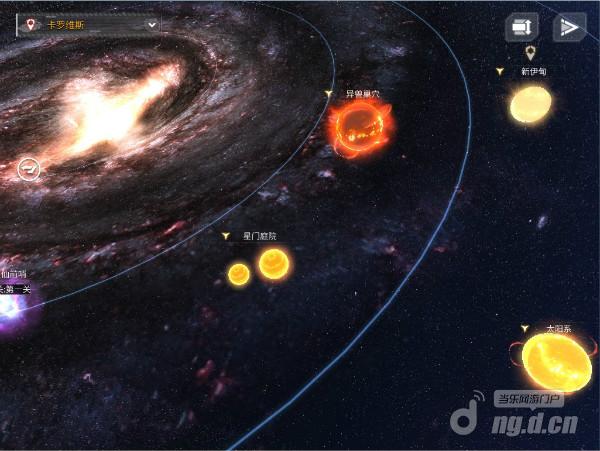This screenshot has width=600, height=451.
Task: Click the paper-plane arrow button
Action: click(x=569, y=27)
